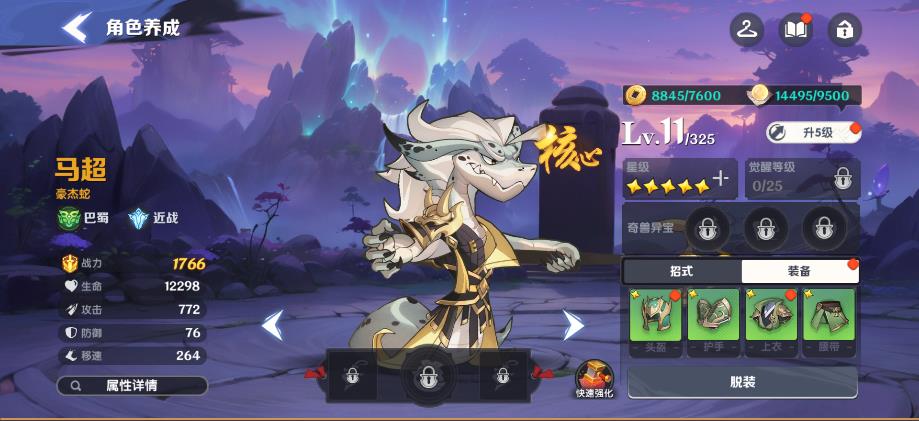Open 快速强化 quick enhance
Viewport: 919px width, 421px height.
(x=594, y=378)
